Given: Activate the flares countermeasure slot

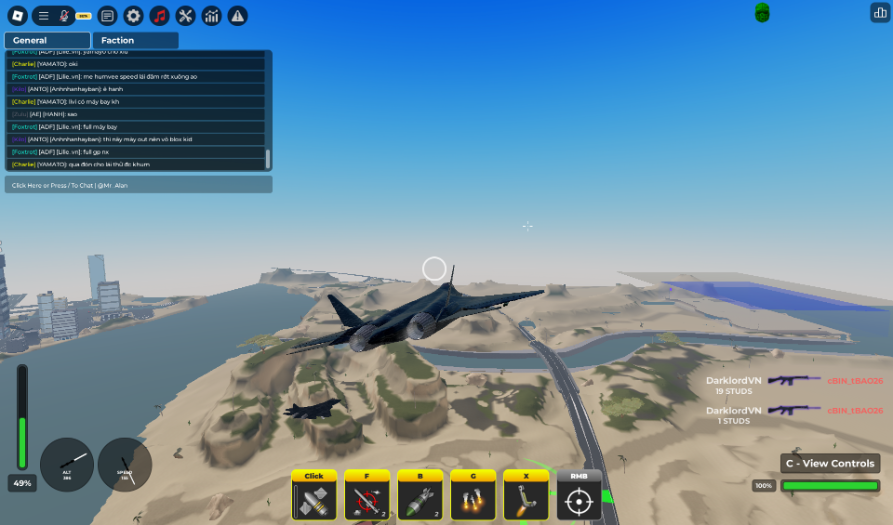Looking at the screenshot, I should tap(473, 499).
